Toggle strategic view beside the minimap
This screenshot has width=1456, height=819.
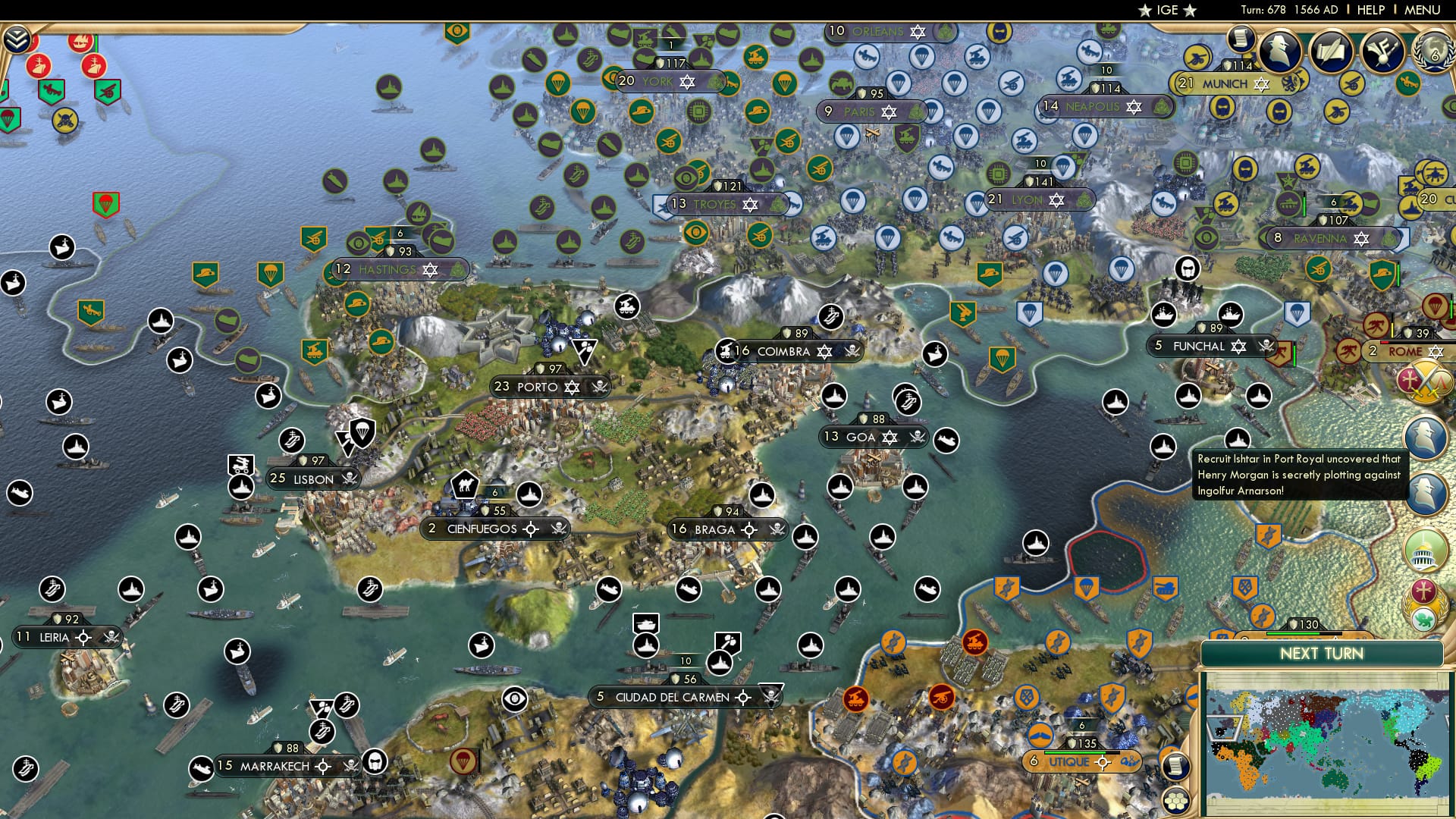(1175, 802)
